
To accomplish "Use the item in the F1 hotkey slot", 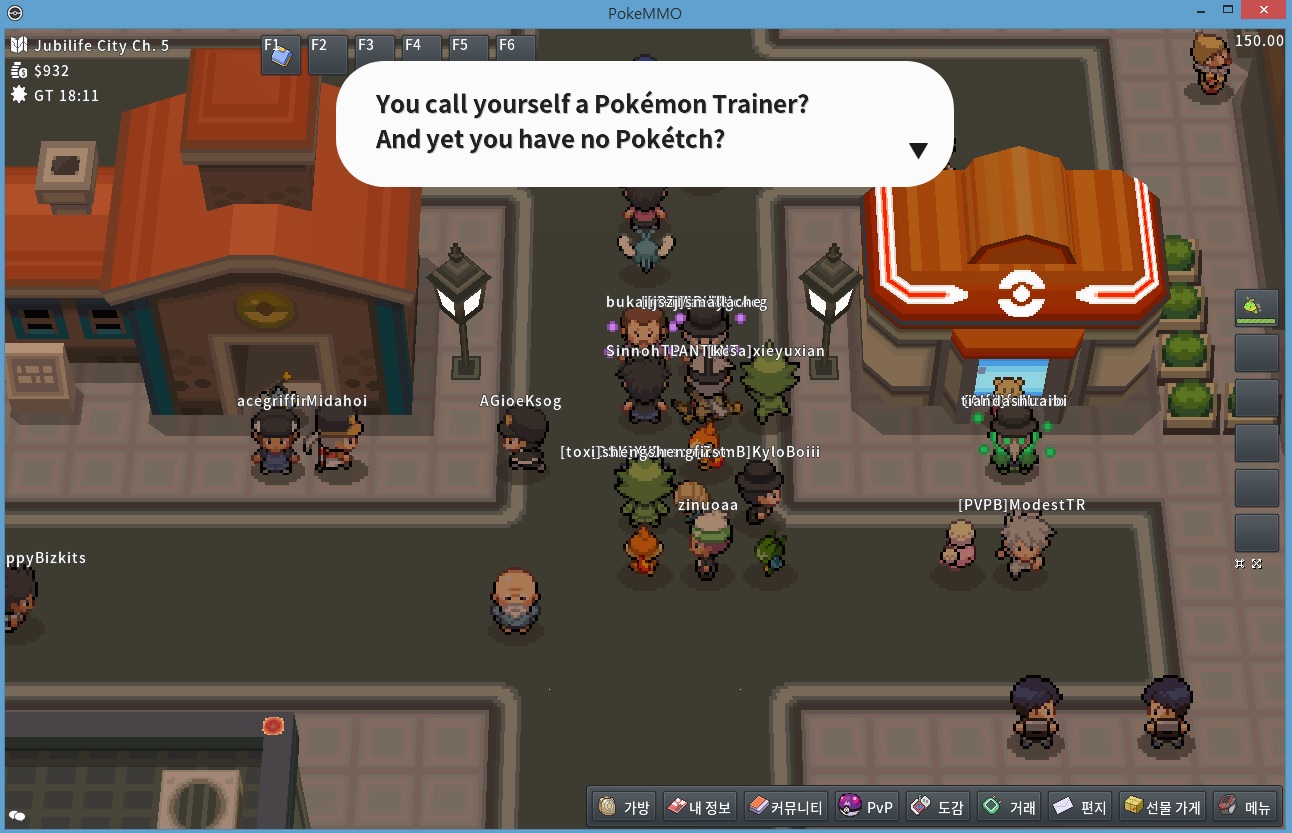I will (x=281, y=56).
